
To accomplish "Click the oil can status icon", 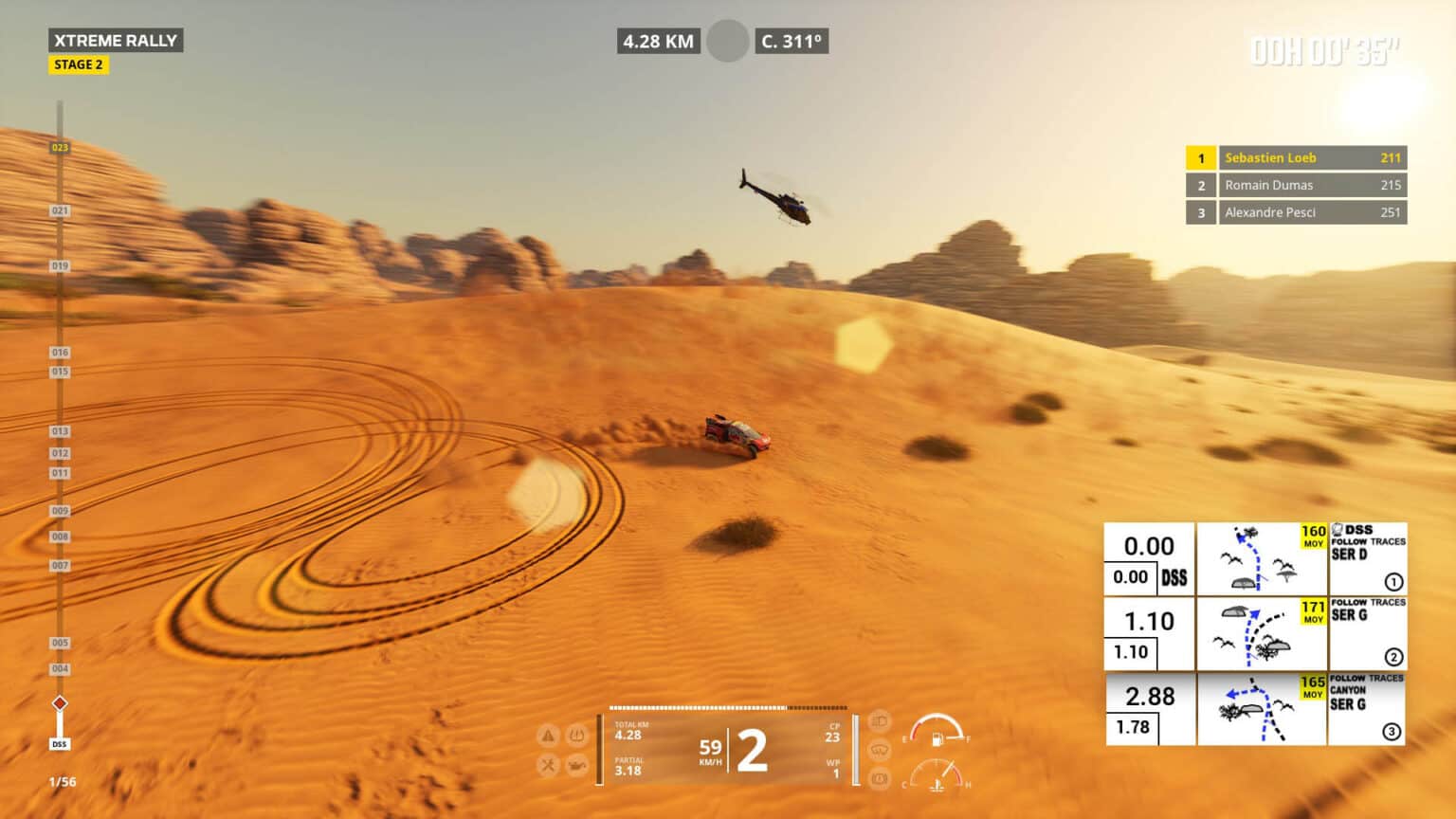I will point(580,765).
